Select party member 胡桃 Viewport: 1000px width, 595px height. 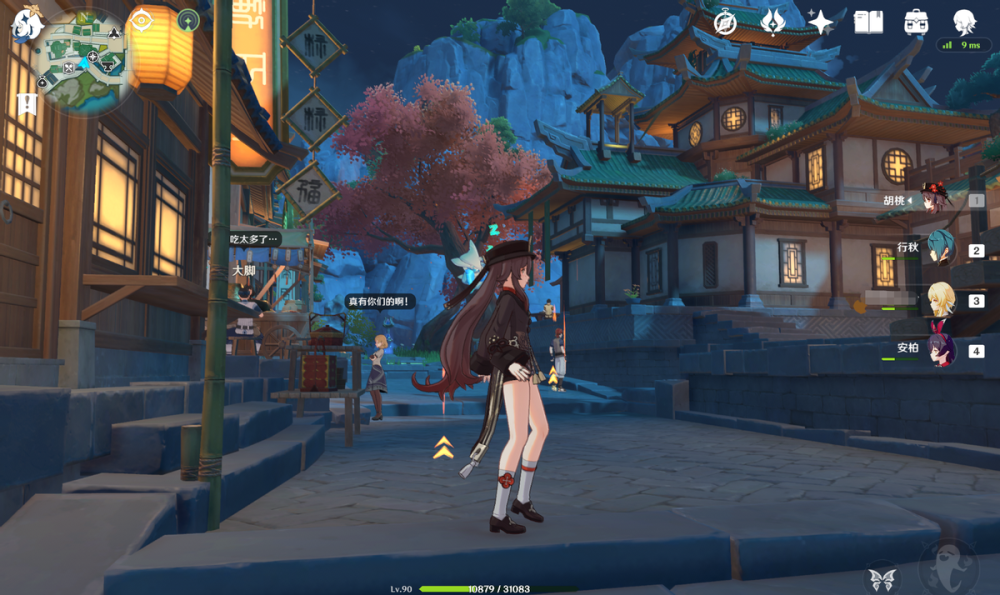(x=938, y=200)
